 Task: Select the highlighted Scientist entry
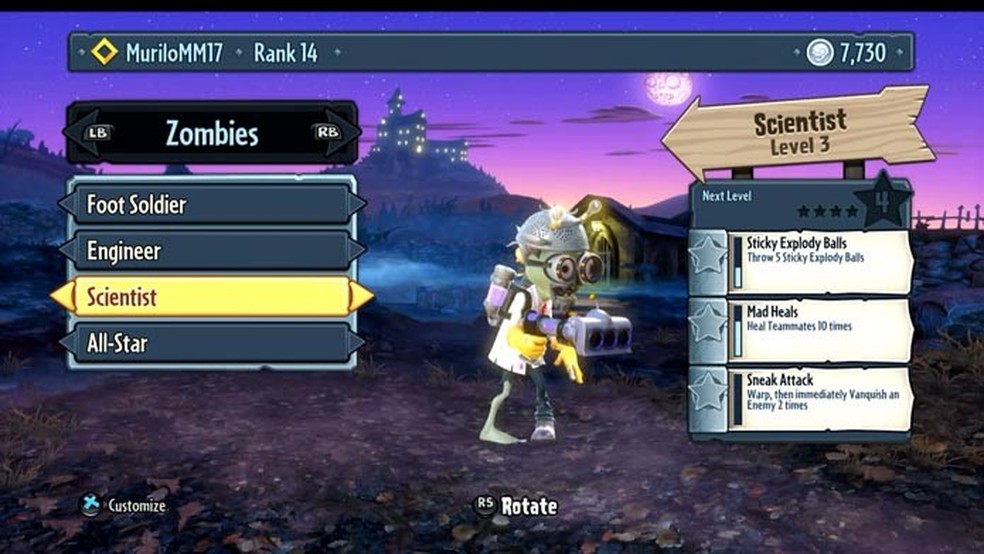point(211,297)
